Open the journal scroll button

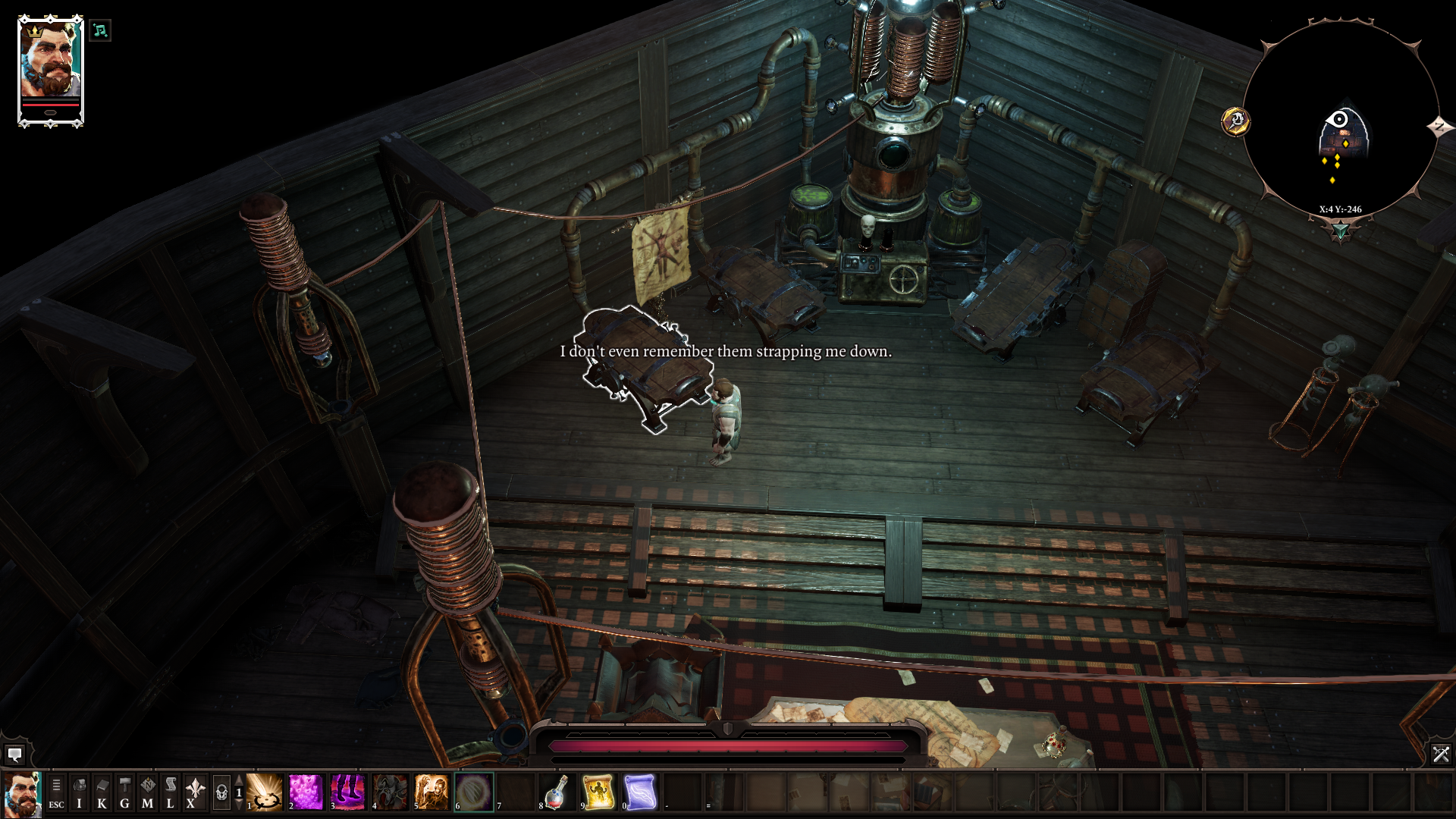point(170,792)
